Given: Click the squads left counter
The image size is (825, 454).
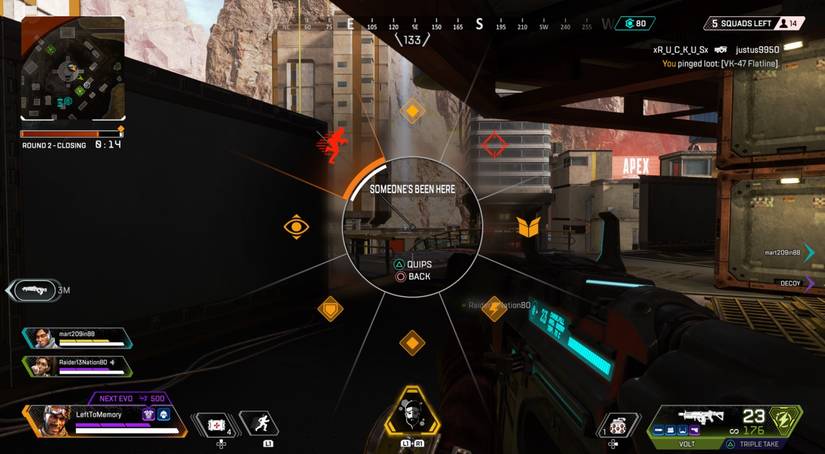Looking at the screenshot, I should coord(740,23).
